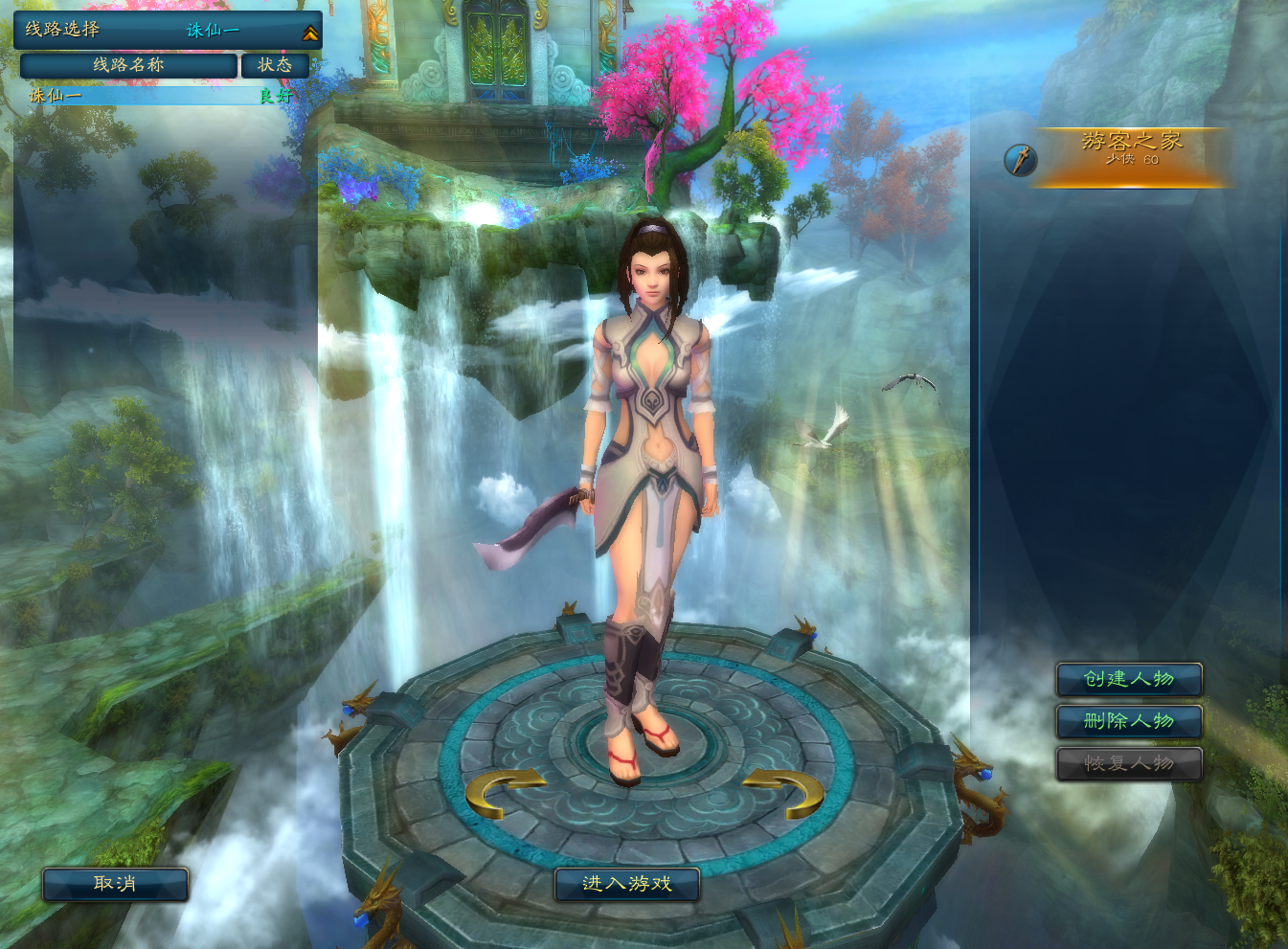The height and width of the screenshot is (949, 1288).
Task: Choose 删除人物 to delete the character
Action: (x=1129, y=721)
